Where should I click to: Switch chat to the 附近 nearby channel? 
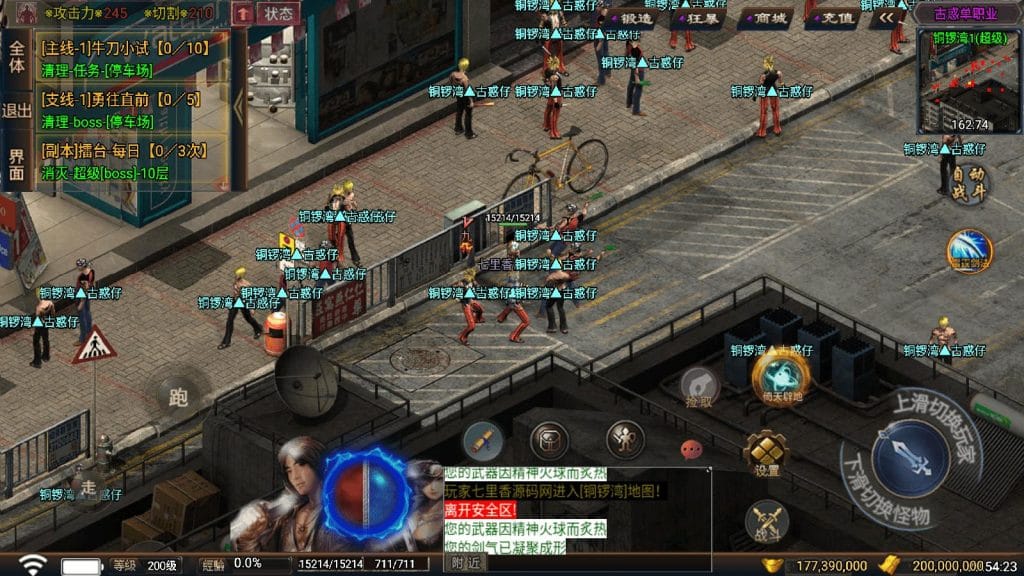pos(466,563)
